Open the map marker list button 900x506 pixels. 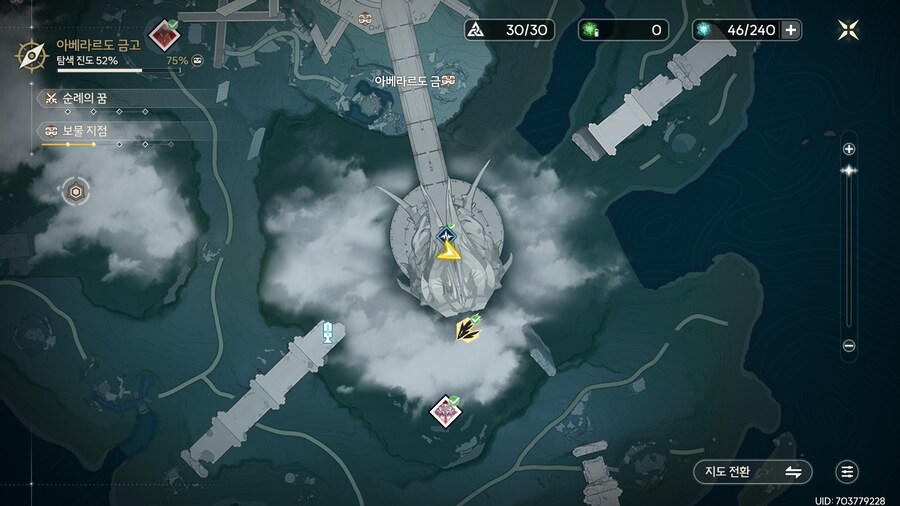pos(848,472)
